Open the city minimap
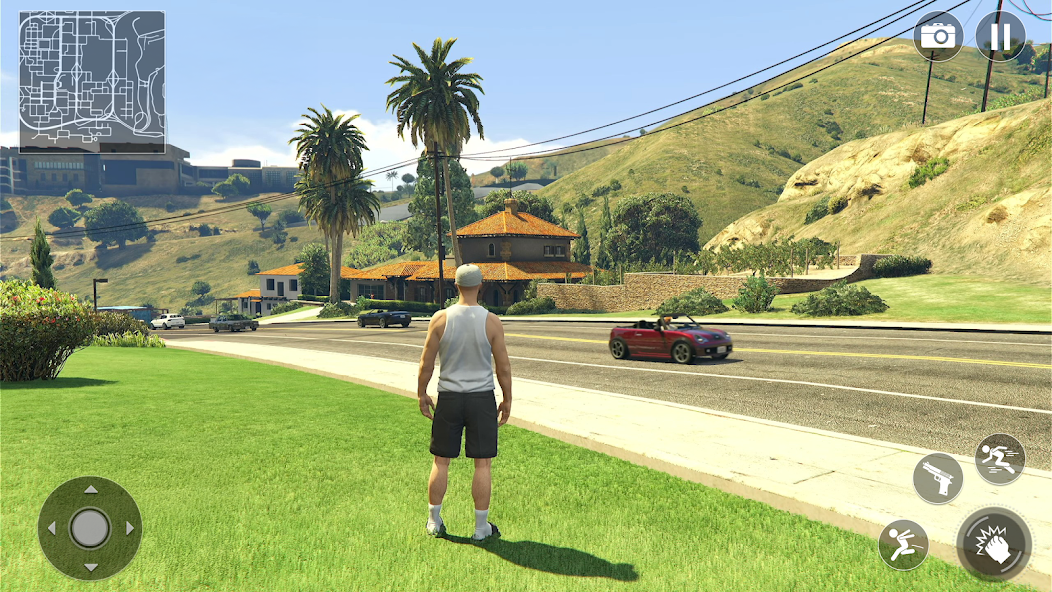Screen dimensions: 1052x592 pos(92,82)
